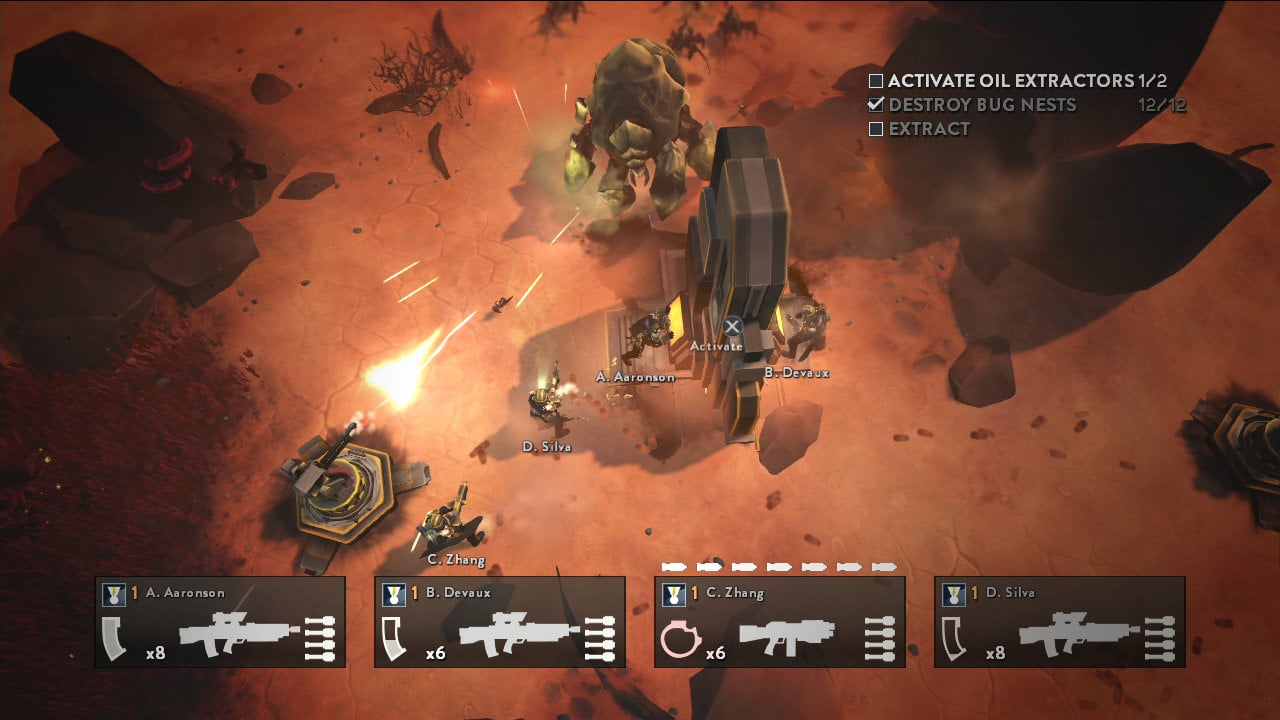Select the C. Zhang player panel
1280x720 pixels.
pyautogui.click(x=780, y=620)
